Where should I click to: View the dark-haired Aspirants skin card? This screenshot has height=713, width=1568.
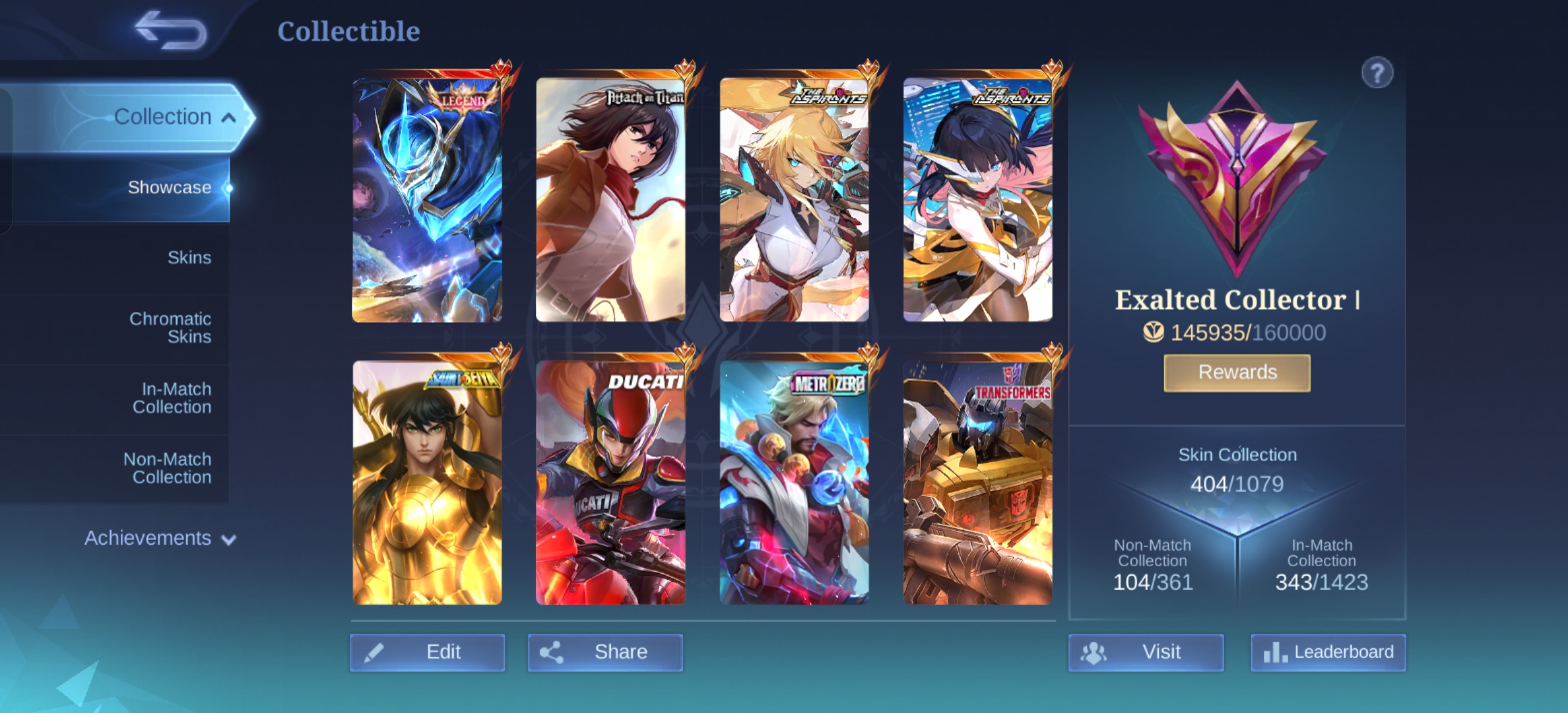977,199
